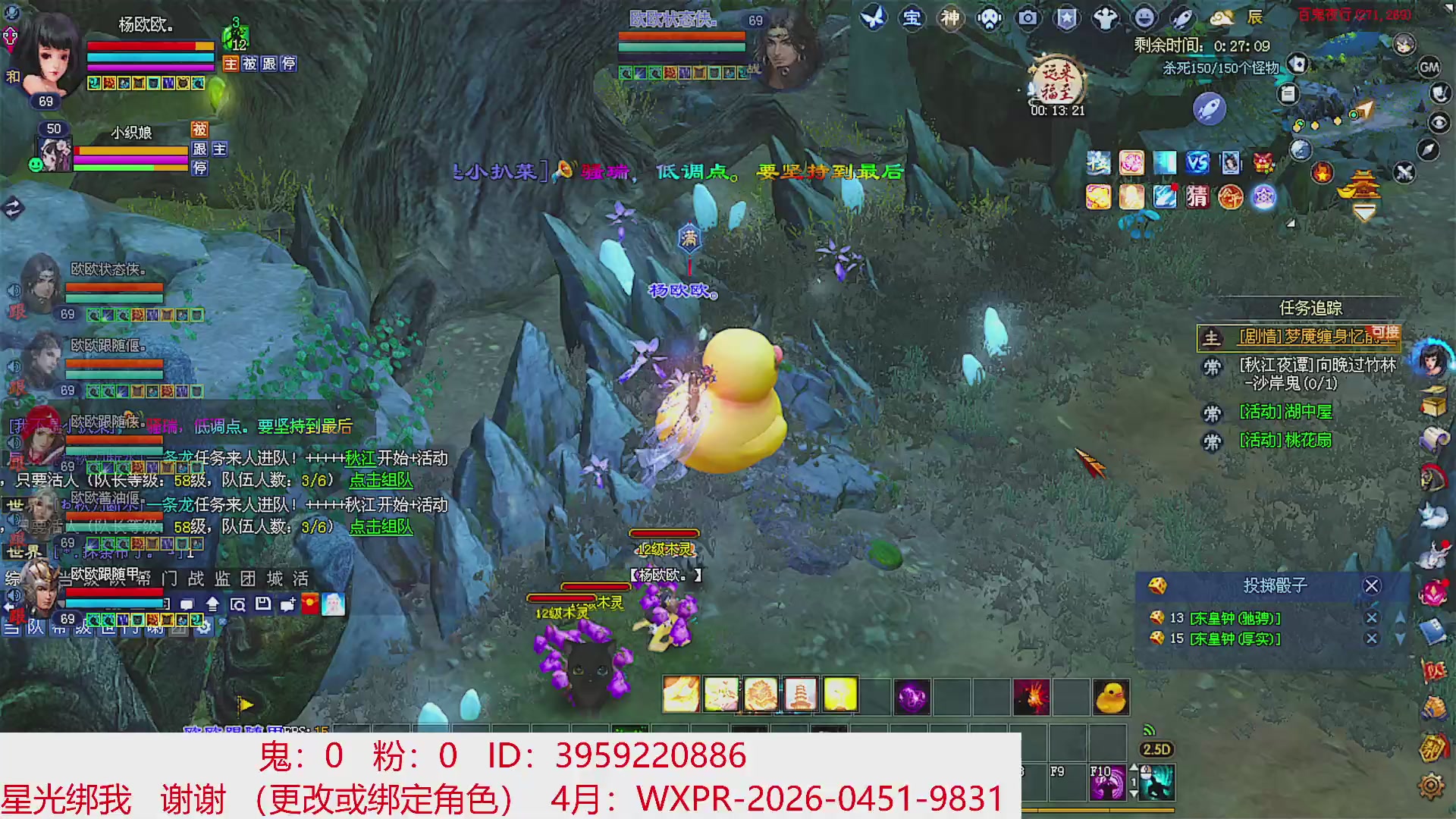This screenshot has width=1456, height=819.
Task: Open the rocket boost feature
Action: pyautogui.click(x=1181, y=19)
